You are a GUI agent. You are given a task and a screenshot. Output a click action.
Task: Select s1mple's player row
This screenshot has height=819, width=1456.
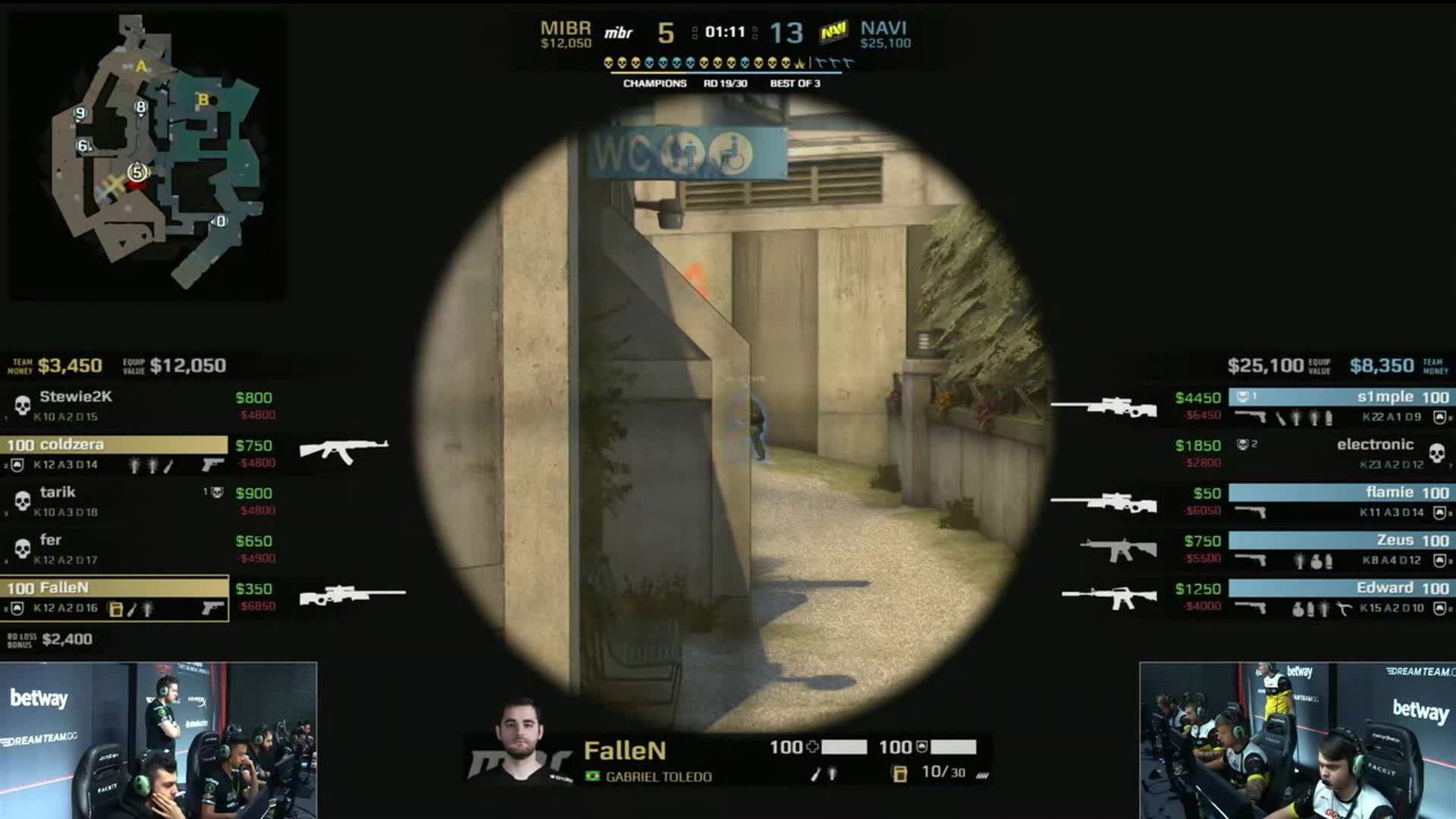click(1339, 406)
